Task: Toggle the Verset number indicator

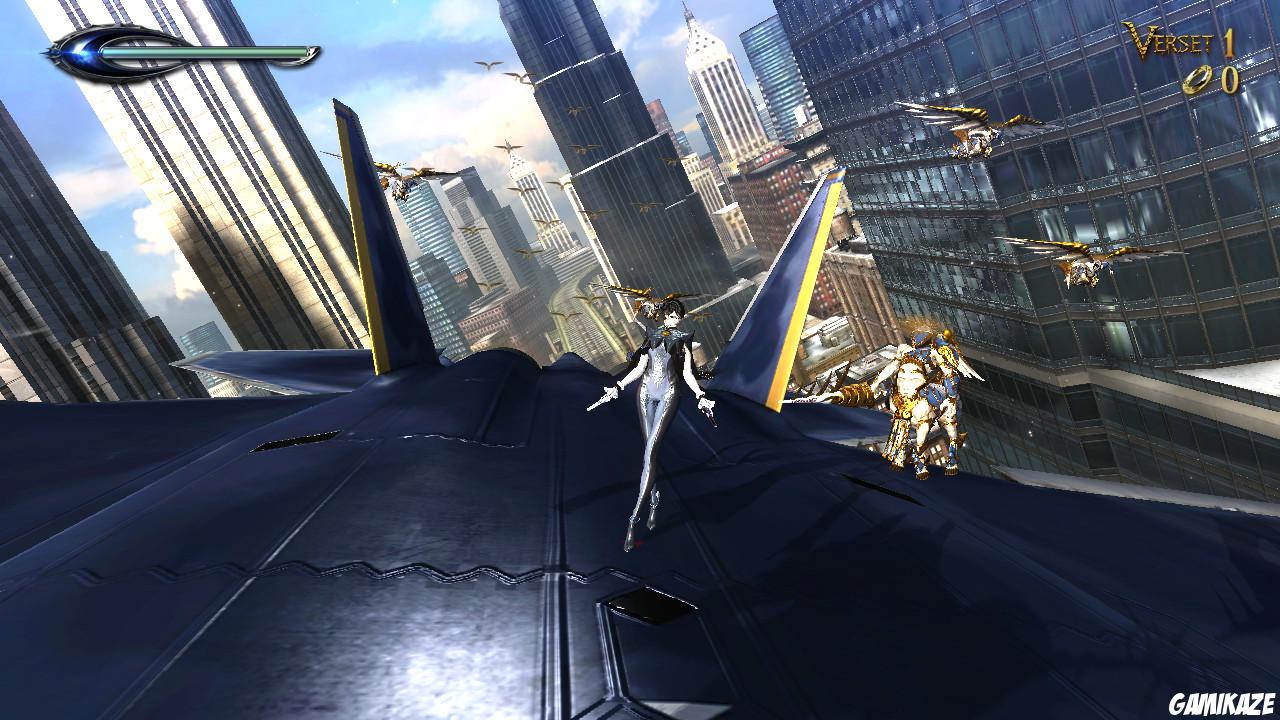Action: pyautogui.click(x=1228, y=42)
